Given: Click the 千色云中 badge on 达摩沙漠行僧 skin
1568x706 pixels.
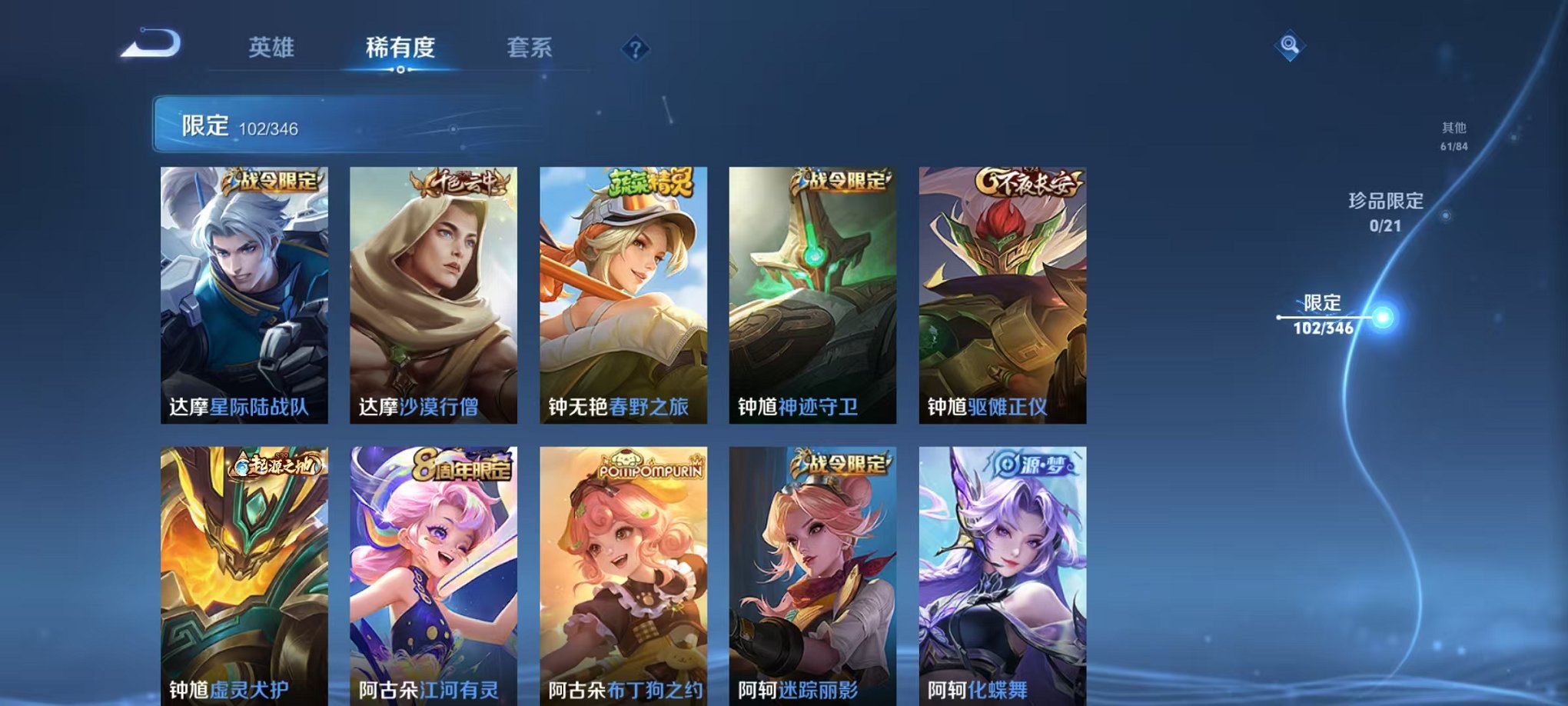Looking at the screenshot, I should (459, 183).
